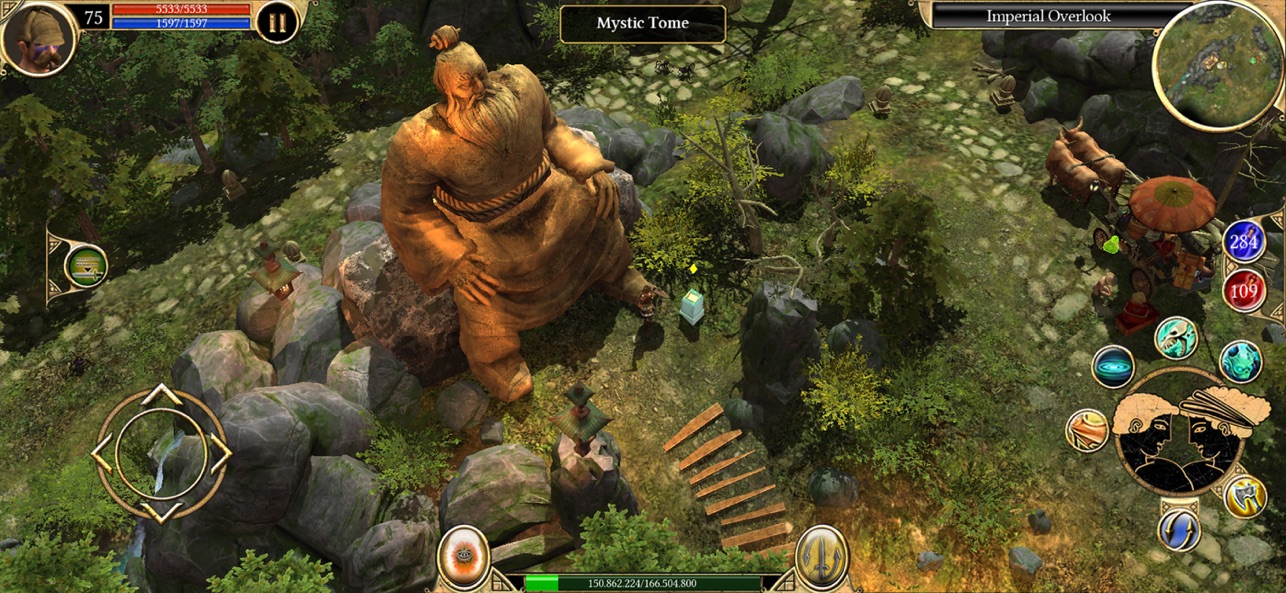This screenshot has height=593, width=1286.
Task: Pause the game with the pause button
Action: 277,22
